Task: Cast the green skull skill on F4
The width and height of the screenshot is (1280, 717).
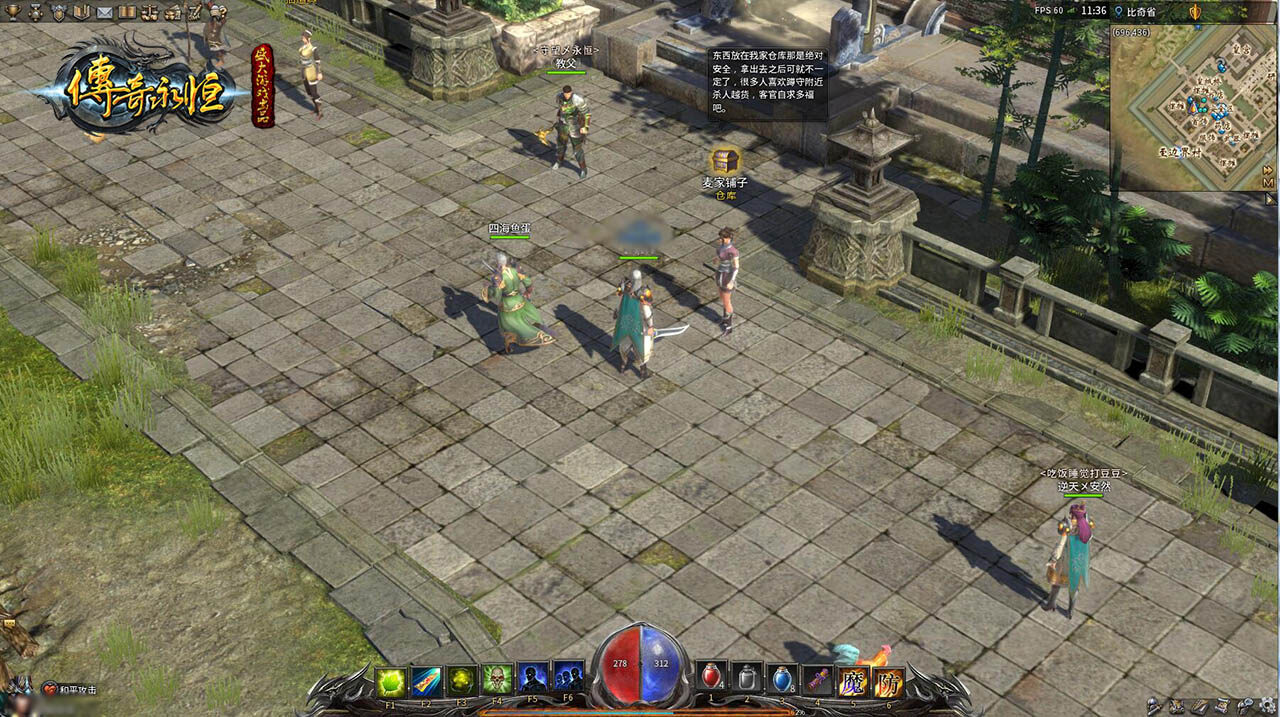Action: click(x=497, y=679)
